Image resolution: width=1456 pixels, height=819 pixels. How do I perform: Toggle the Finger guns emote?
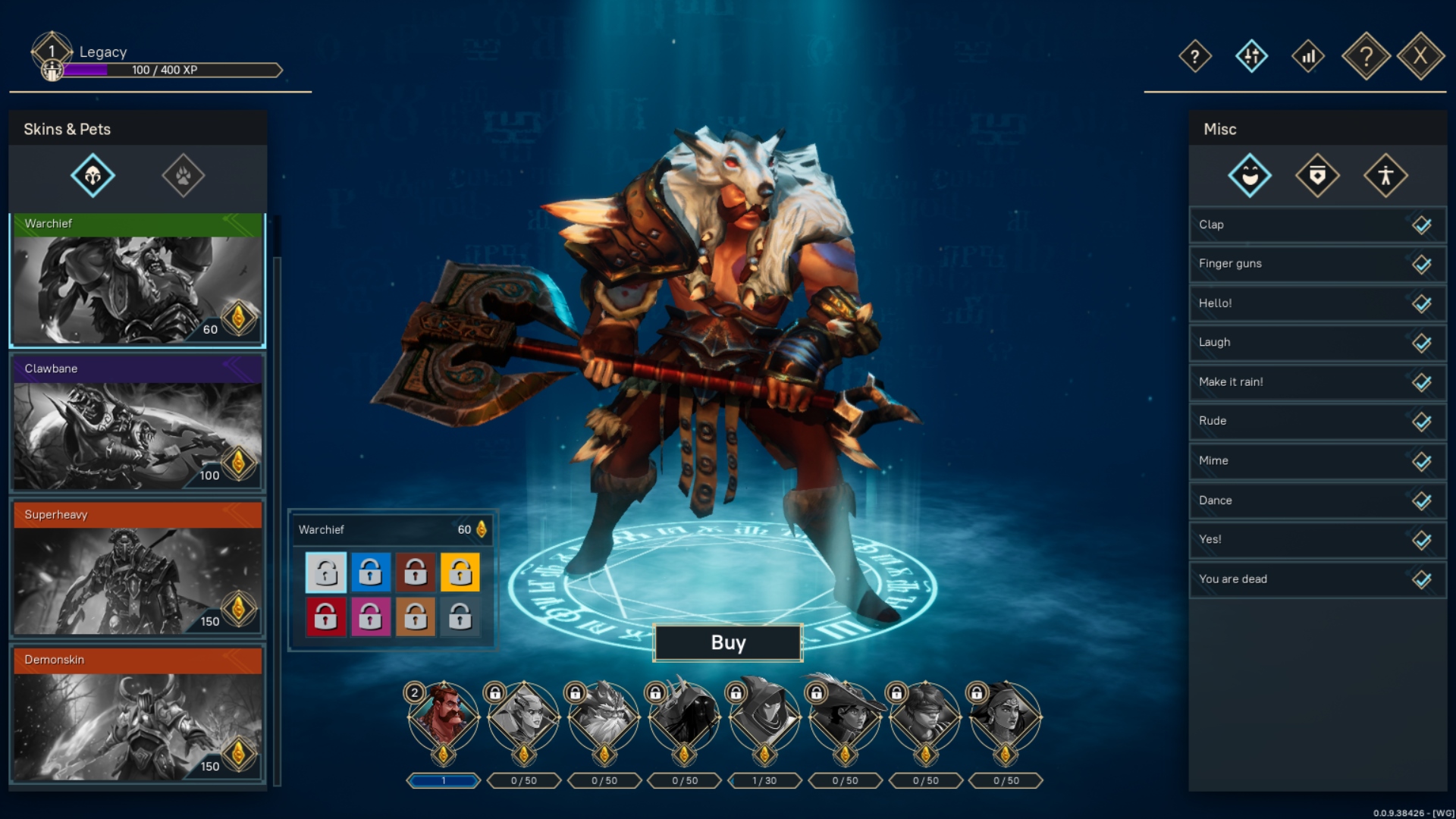coord(1317,264)
